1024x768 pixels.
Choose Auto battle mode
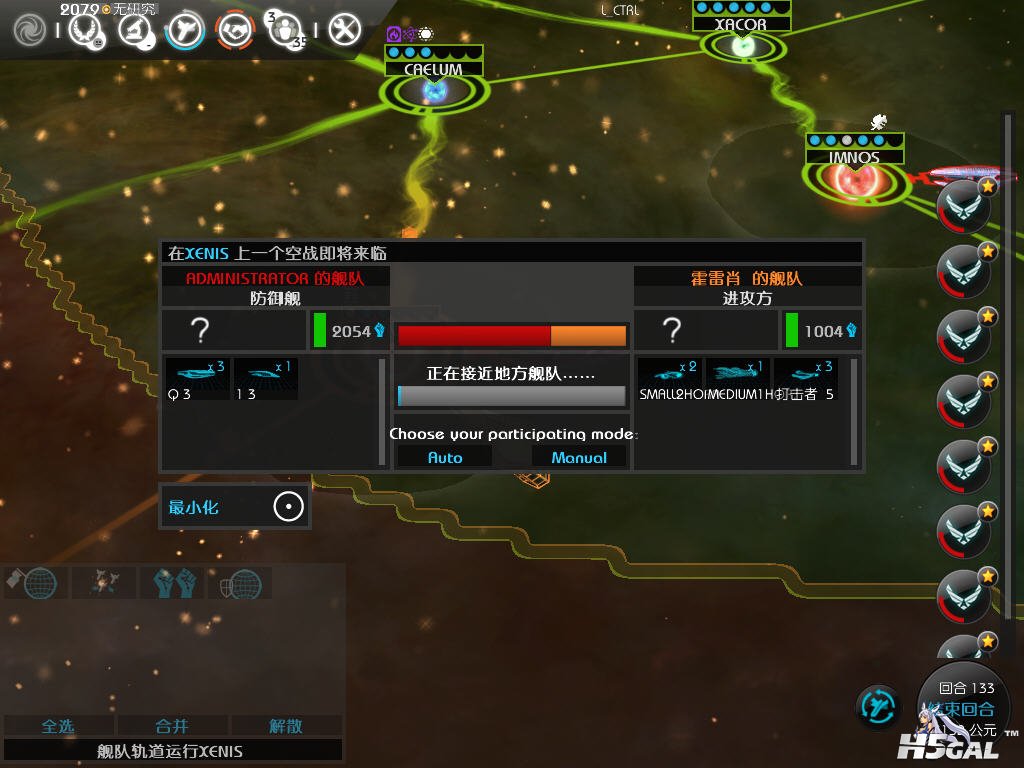pyautogui.click(x=445, y=457)
